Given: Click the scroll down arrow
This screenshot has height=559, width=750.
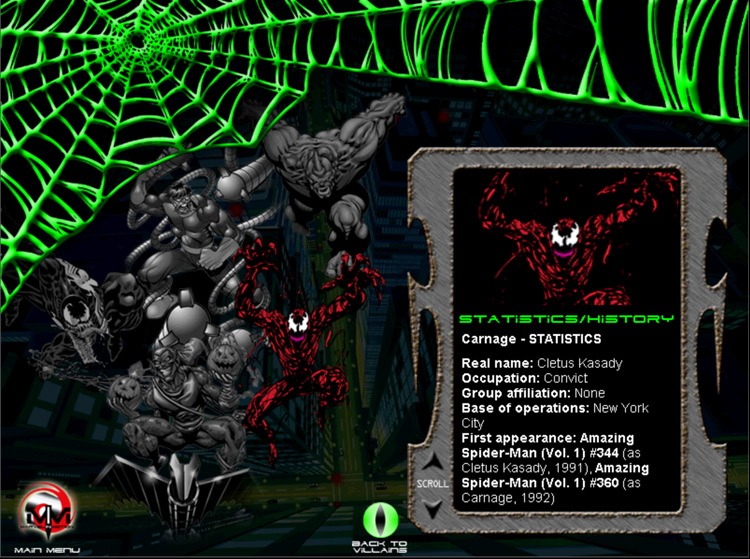Looking at the screenshot, I should (431, 507).
